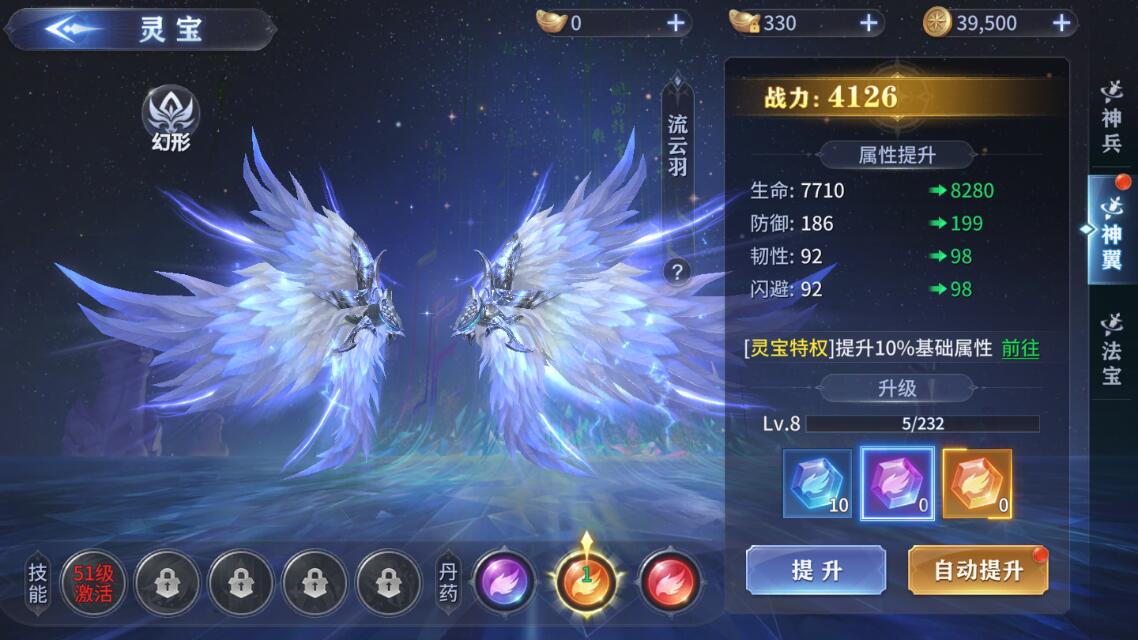The image size is (1138, 640).
Task: Follow the green 前往 link
Action: (1020, 348)
